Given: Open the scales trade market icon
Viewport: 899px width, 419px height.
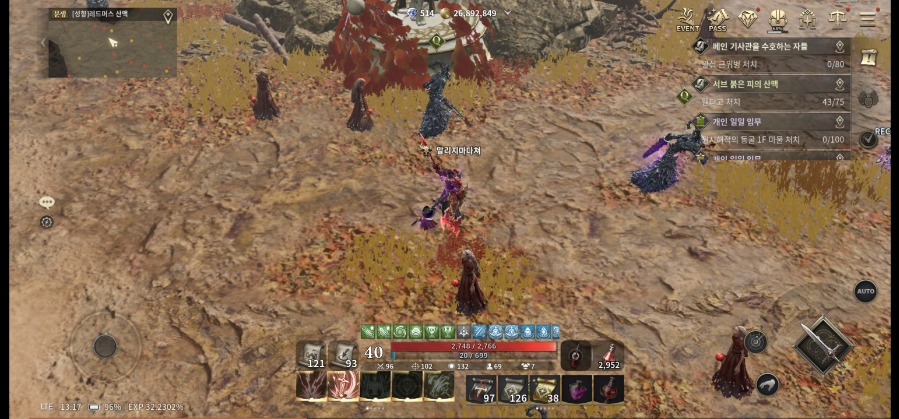Looking at the screenshot, I should [837, 19].
